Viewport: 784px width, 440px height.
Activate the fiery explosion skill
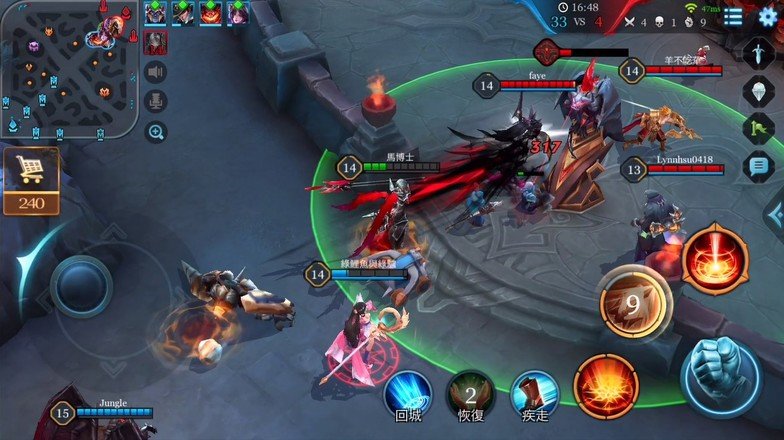pyautogui.click(x=606, y=387)
